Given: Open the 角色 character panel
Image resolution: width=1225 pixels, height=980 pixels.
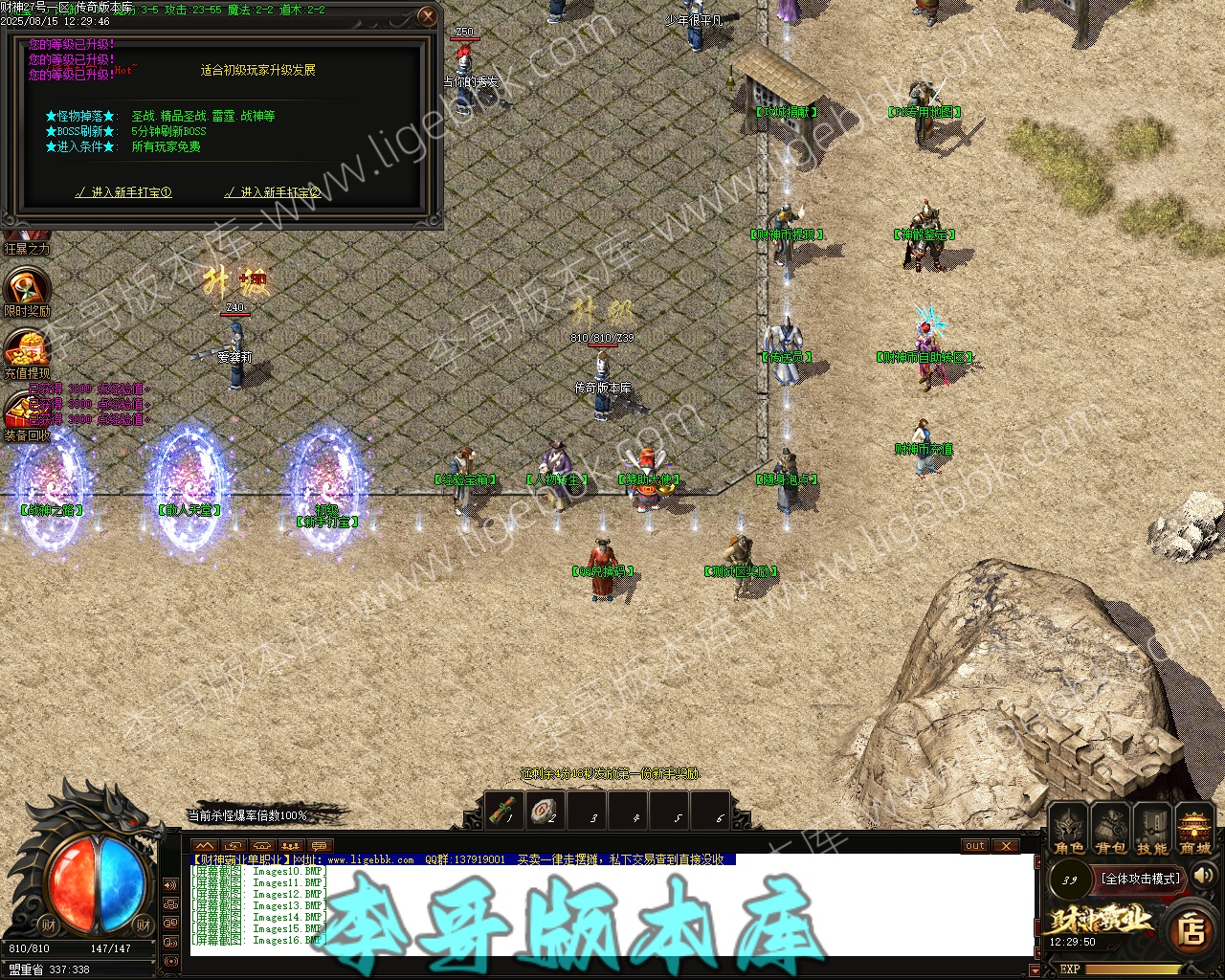Looking at the screenshot, I should click(x=1069, y=827).
